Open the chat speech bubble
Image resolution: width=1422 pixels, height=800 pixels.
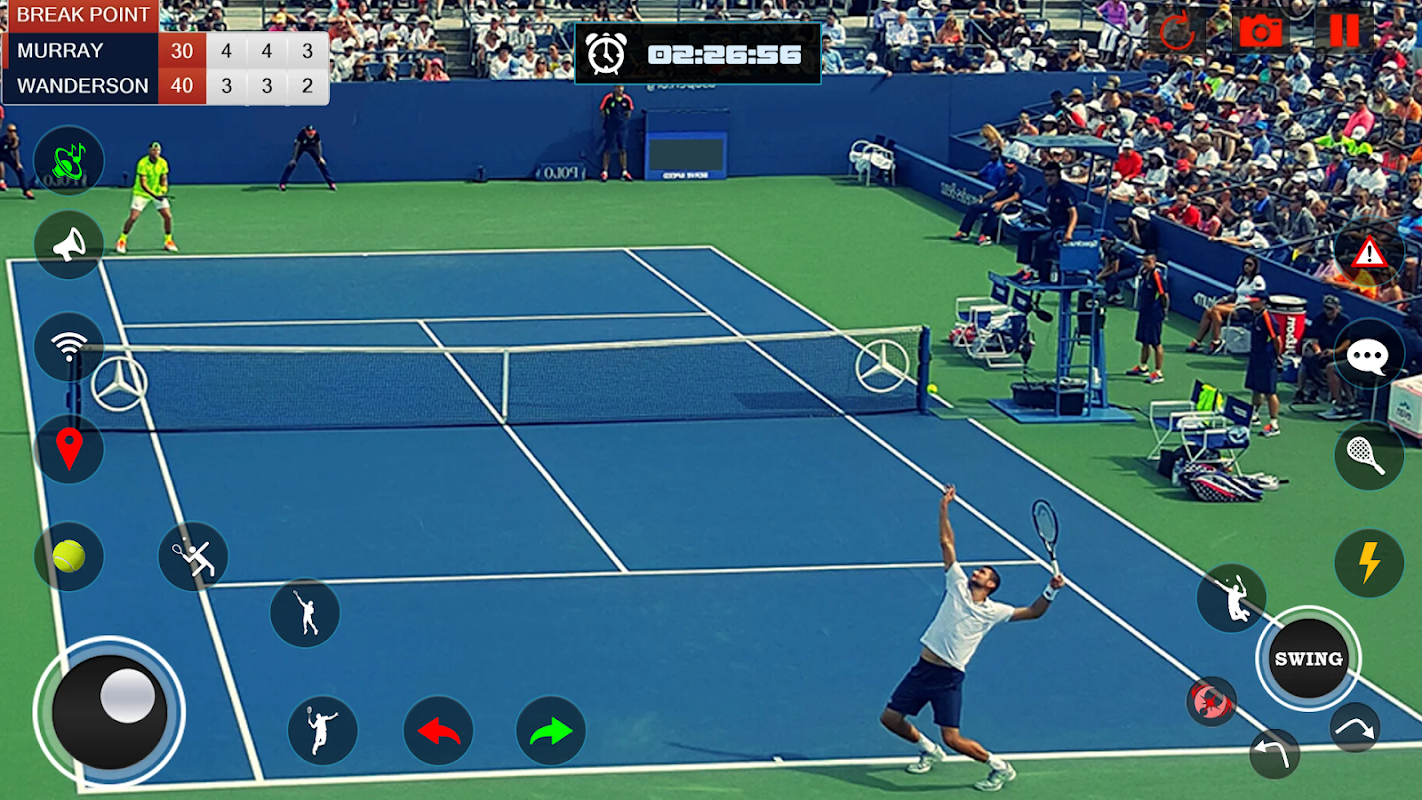pyautogui.click(x=1368, y=355)
